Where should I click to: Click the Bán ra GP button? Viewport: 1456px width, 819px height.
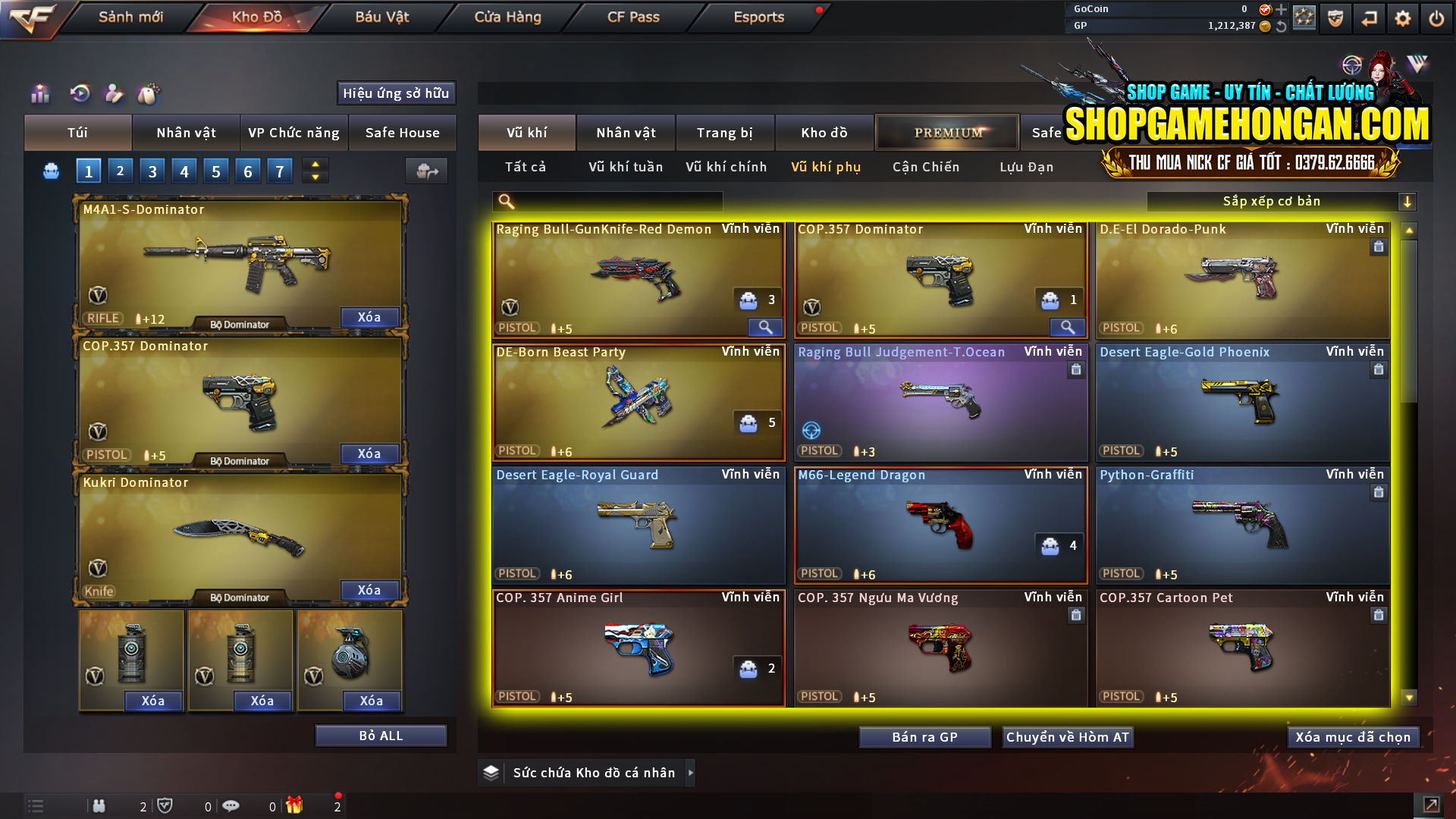point(924,736)
